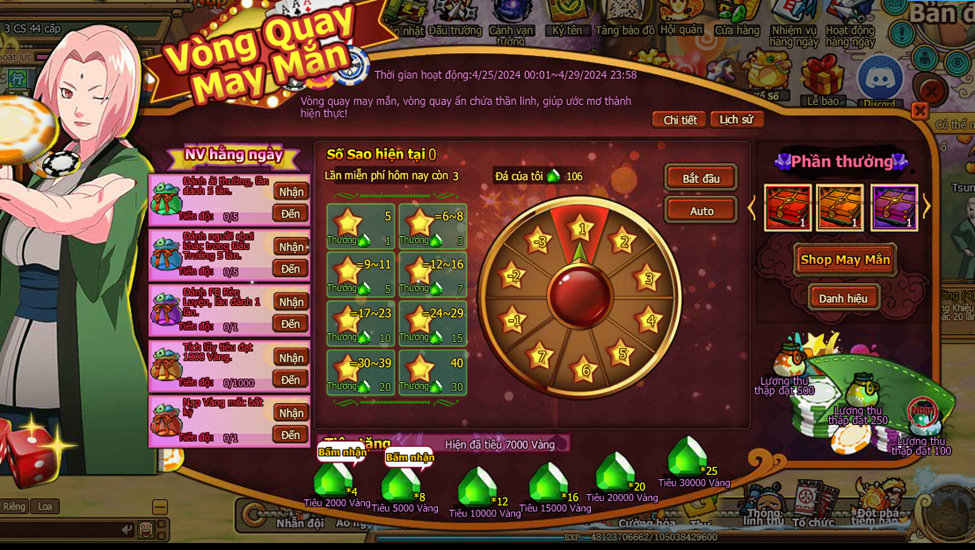
Task: Switch to the Riêng chat tab
Action: tap(14, 507)
